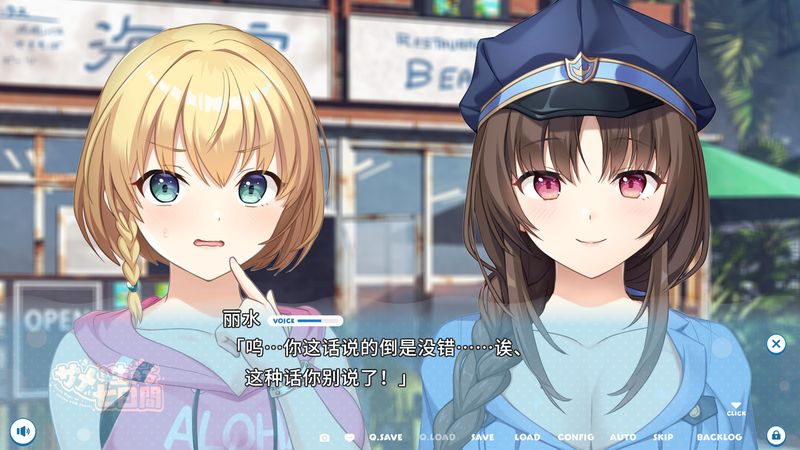Open the SAVE menu
The height and width of the screenshot is (450, 800).
[x=482, y=437]
